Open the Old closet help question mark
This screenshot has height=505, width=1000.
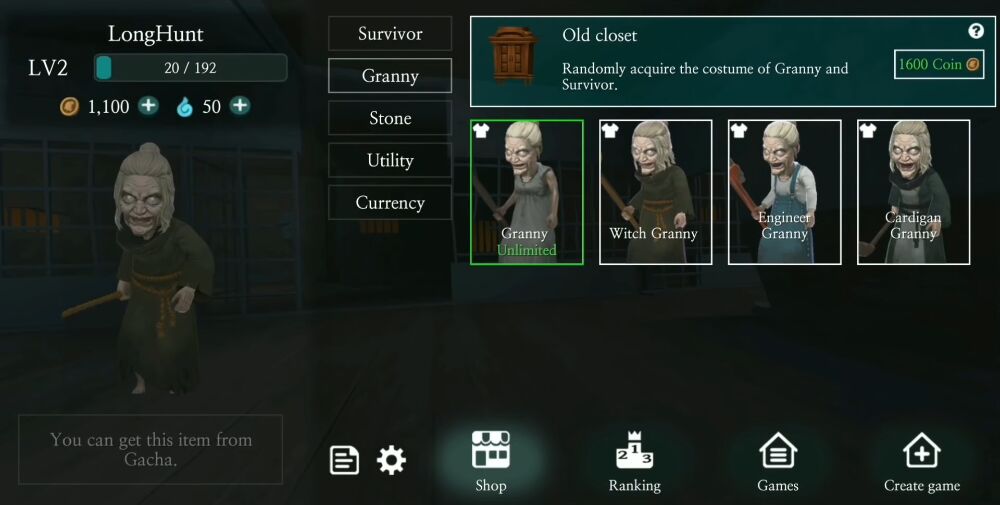pyautogui.click(x=976, y=31)
